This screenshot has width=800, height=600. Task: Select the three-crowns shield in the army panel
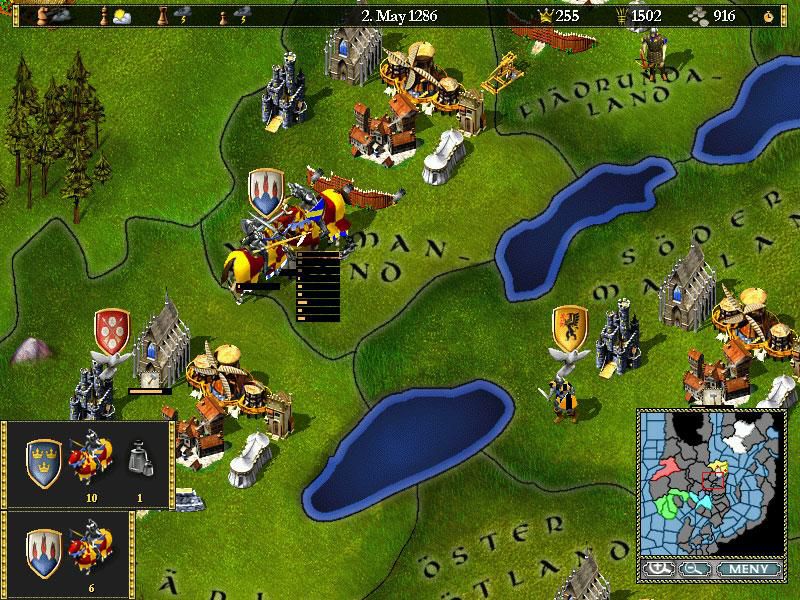pyautogui.click(x=44, y=461)
